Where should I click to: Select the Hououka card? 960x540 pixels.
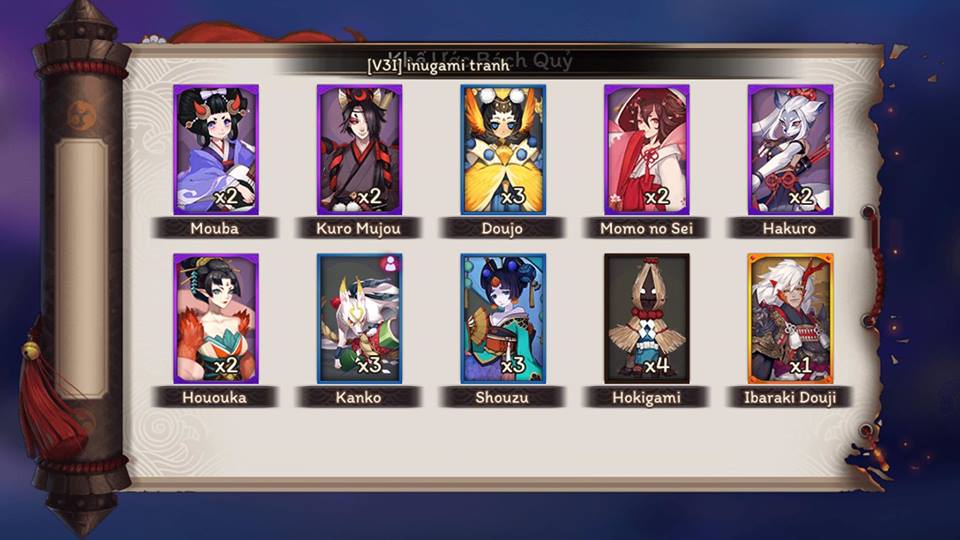click(215, 319)
